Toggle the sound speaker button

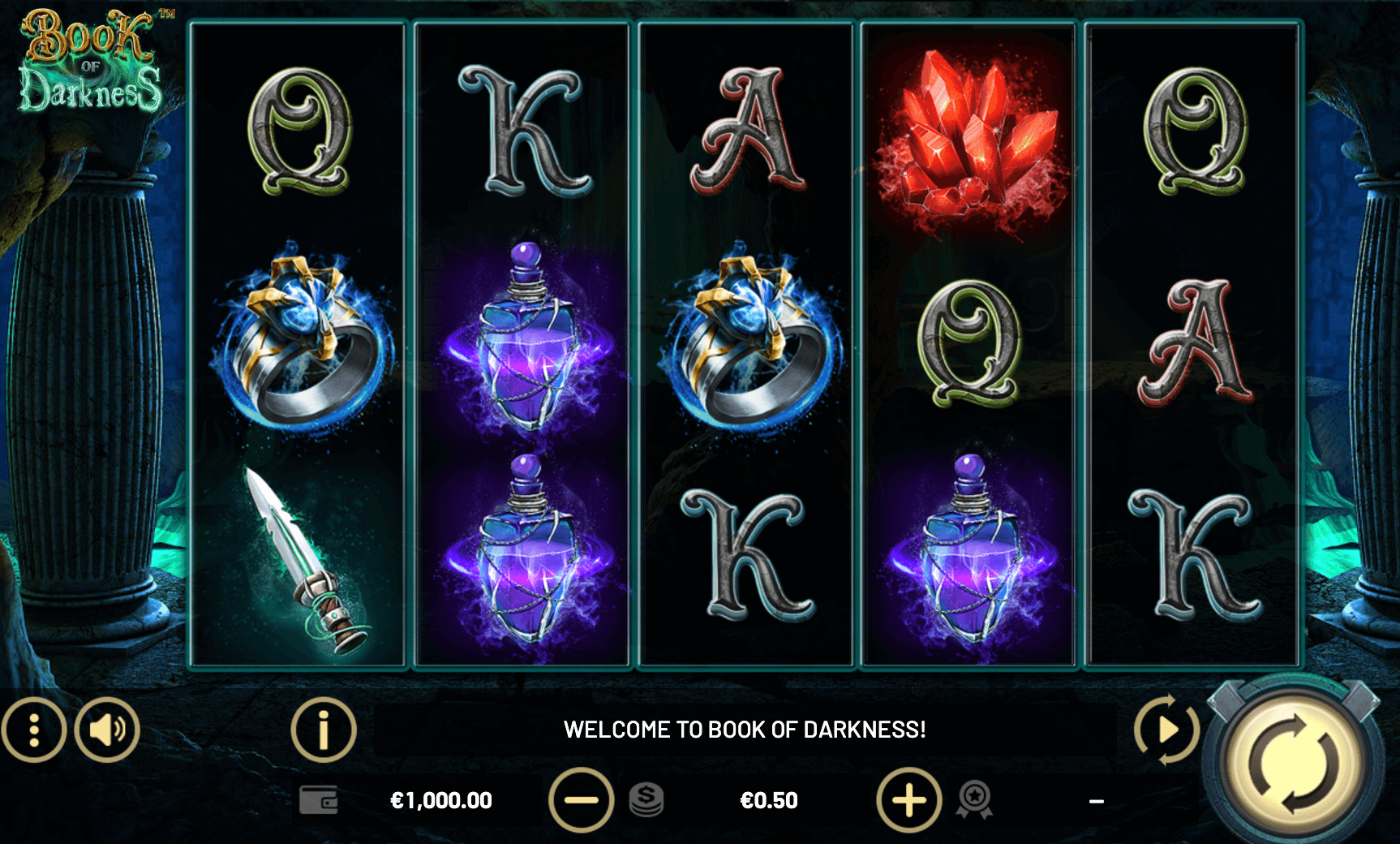107,730
